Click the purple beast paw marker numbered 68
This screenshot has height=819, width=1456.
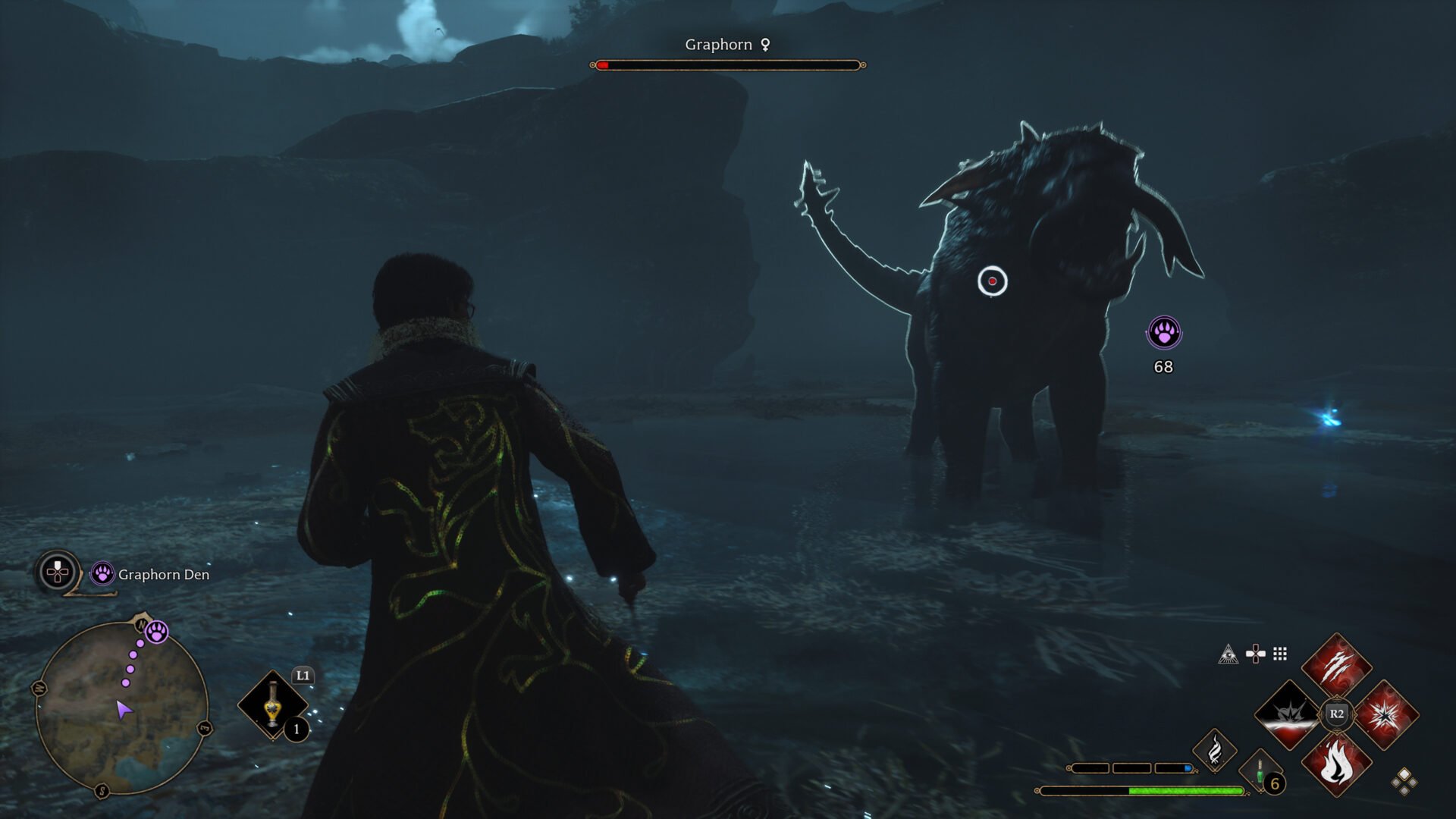pyautogui.click(x=1163, y=333)
